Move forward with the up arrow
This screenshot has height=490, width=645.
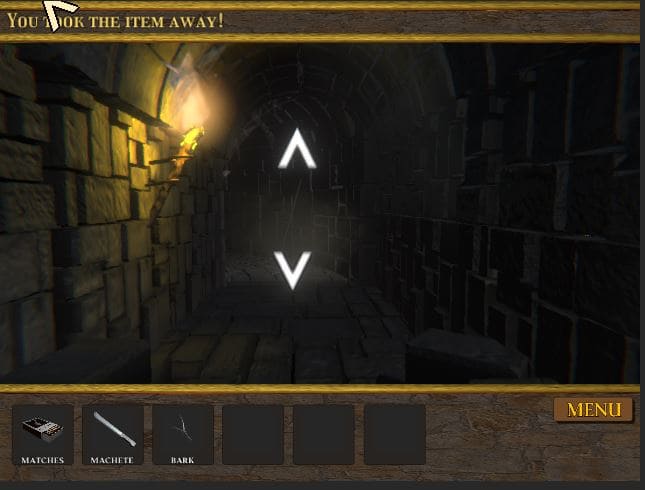(296, 150)
